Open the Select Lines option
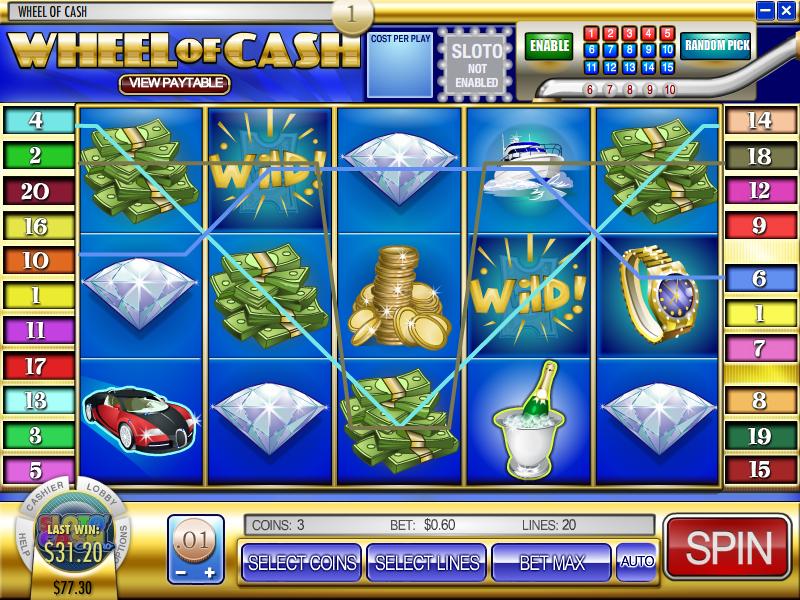Screen dimensions: 800x600 (427, 562)
